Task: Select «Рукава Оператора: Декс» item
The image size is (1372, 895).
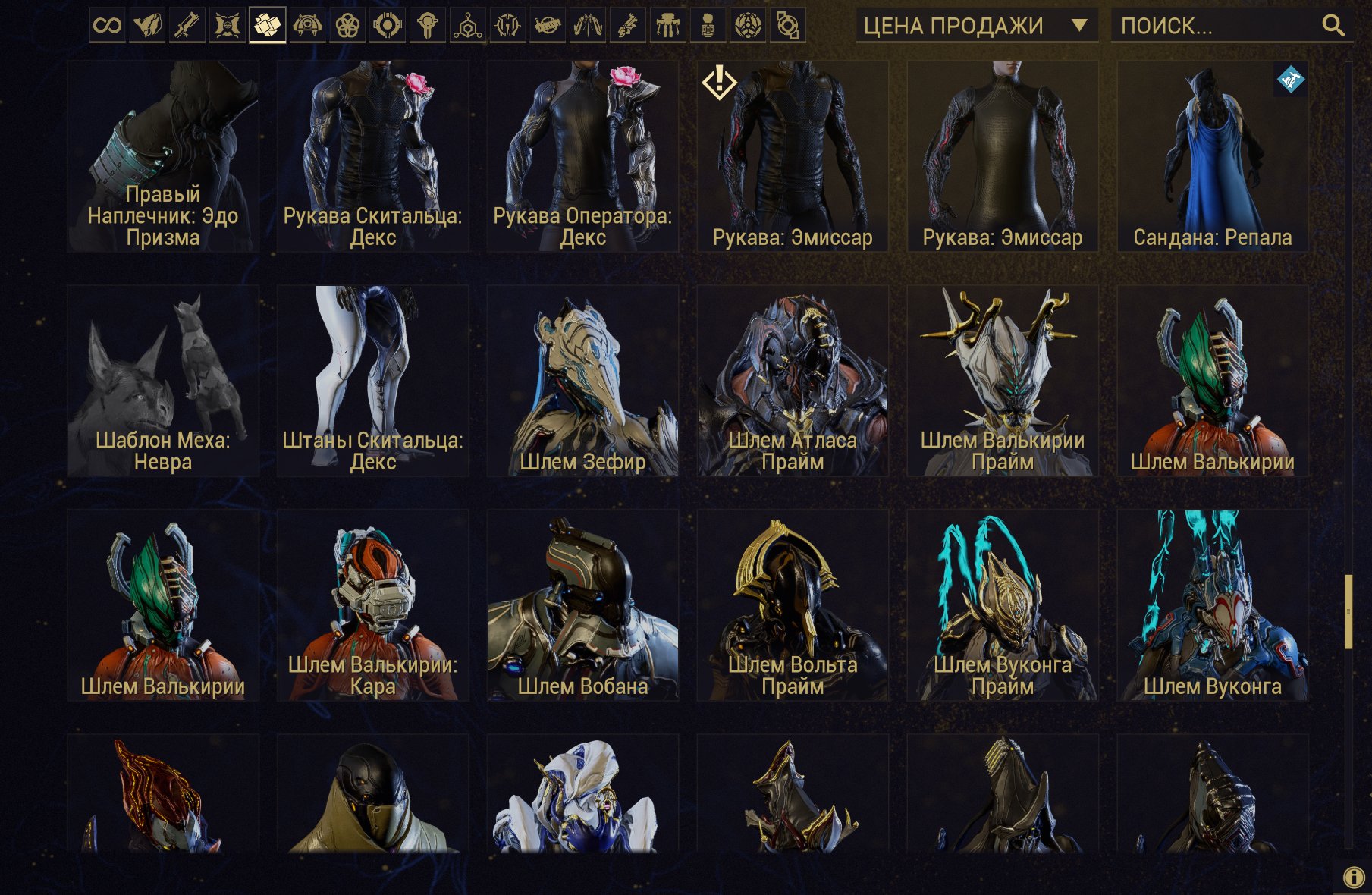Action: click(582, 156)
